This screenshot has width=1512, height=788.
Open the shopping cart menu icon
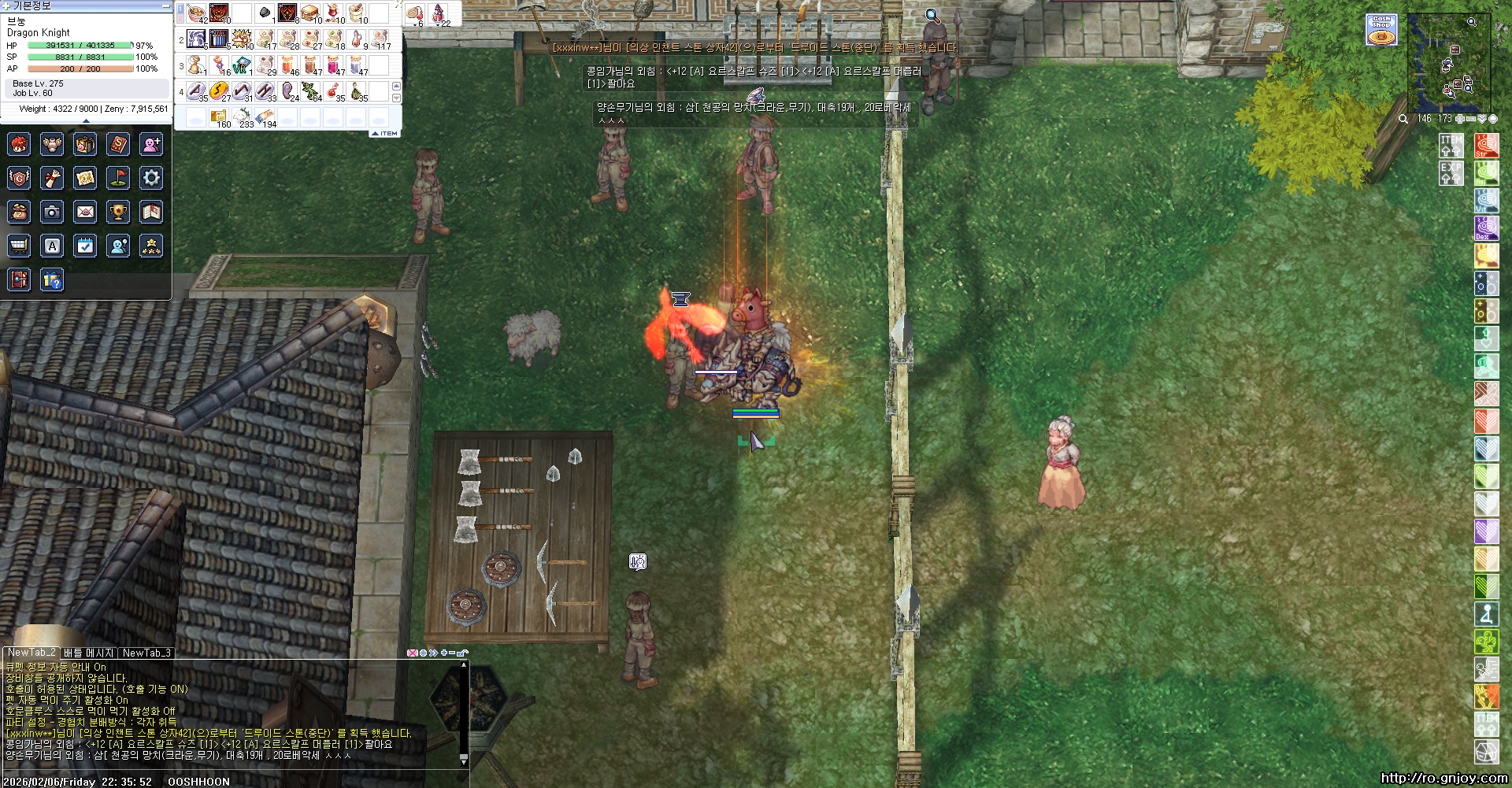pos(19,246)
